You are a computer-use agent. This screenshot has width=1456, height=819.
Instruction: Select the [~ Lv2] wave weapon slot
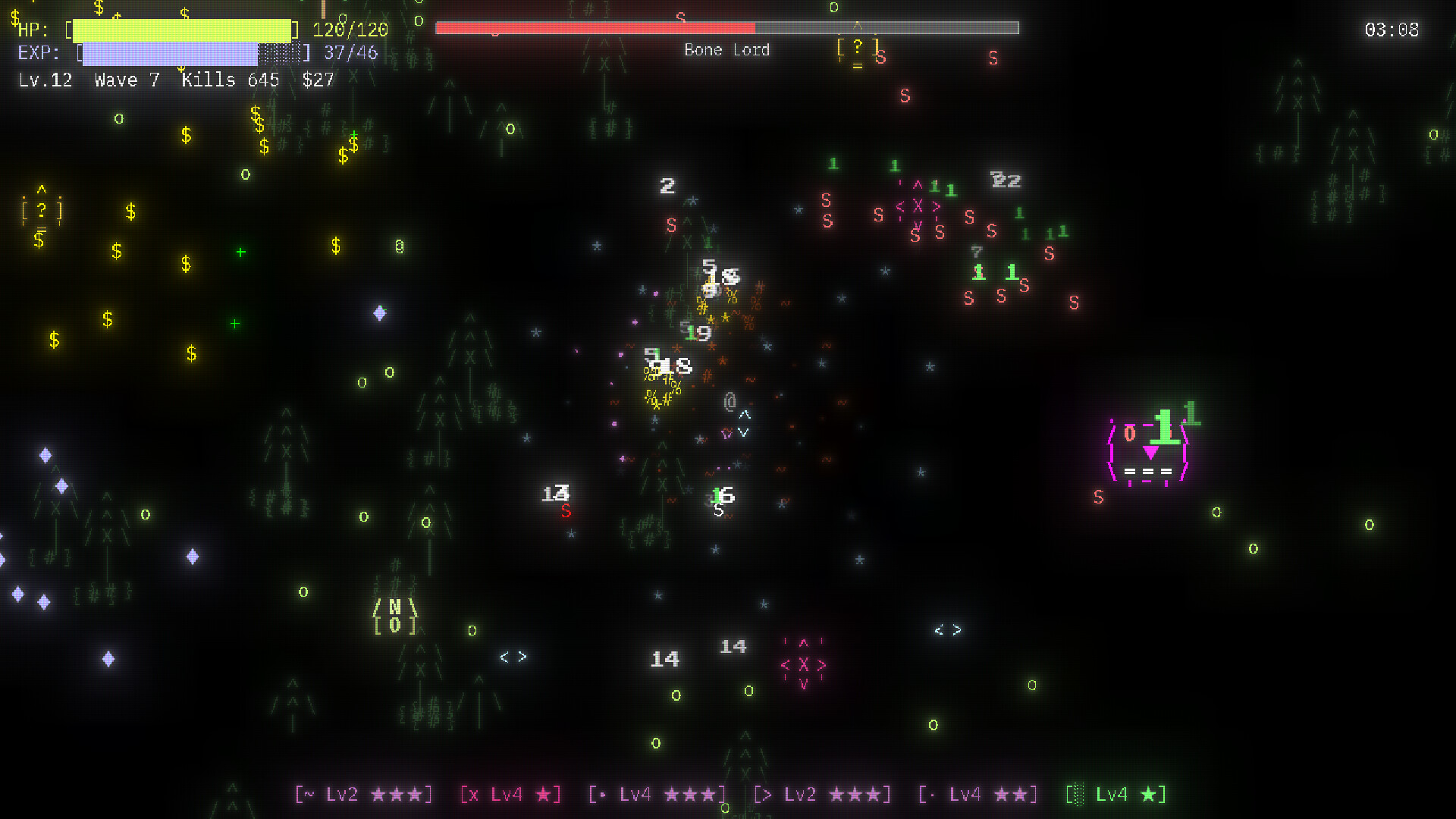(362, 794)
